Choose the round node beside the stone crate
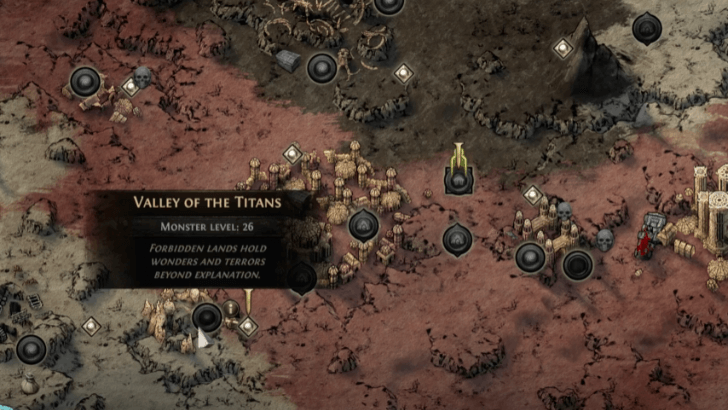 coord(321,68)
